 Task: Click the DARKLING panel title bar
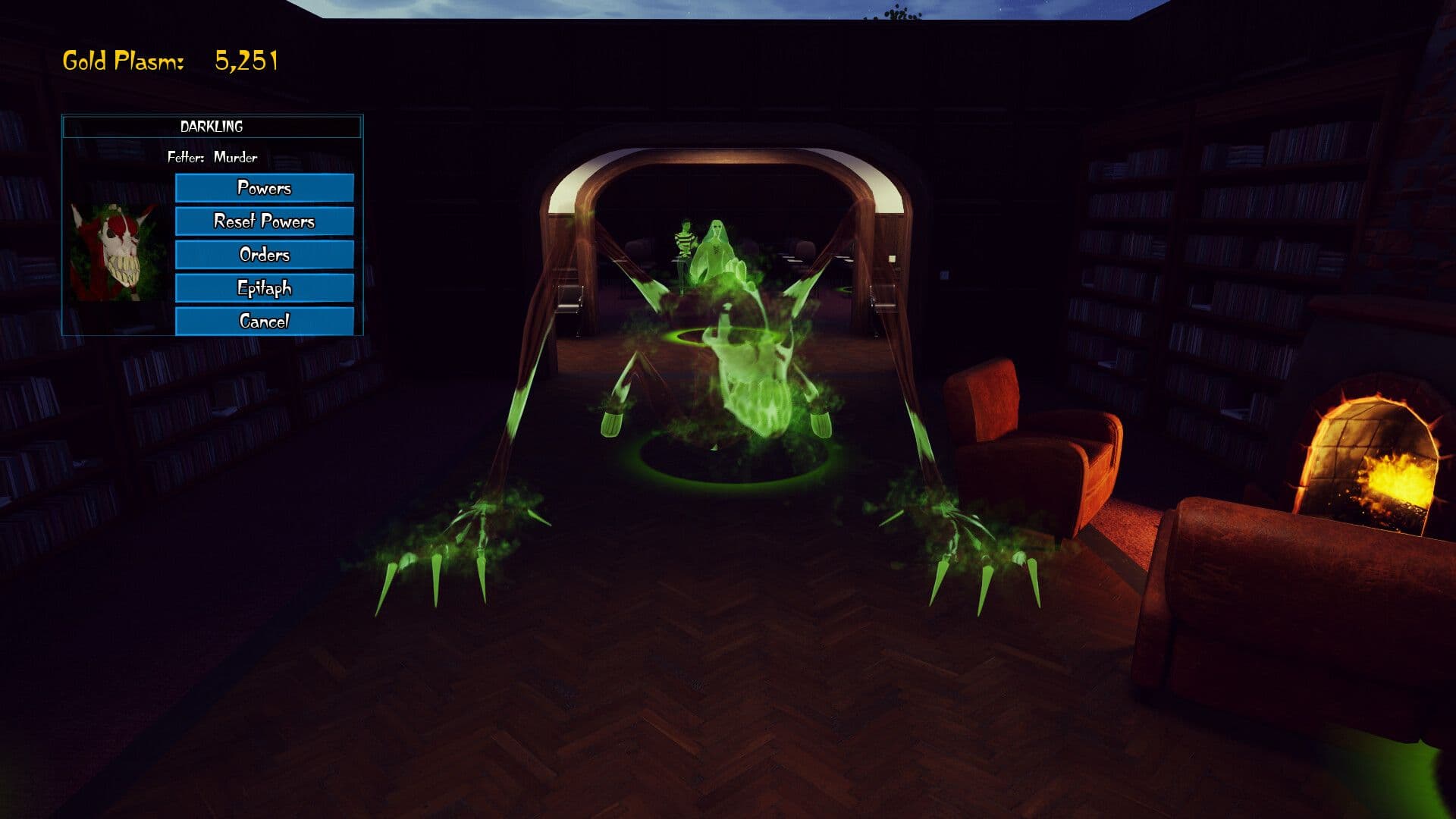212,127
